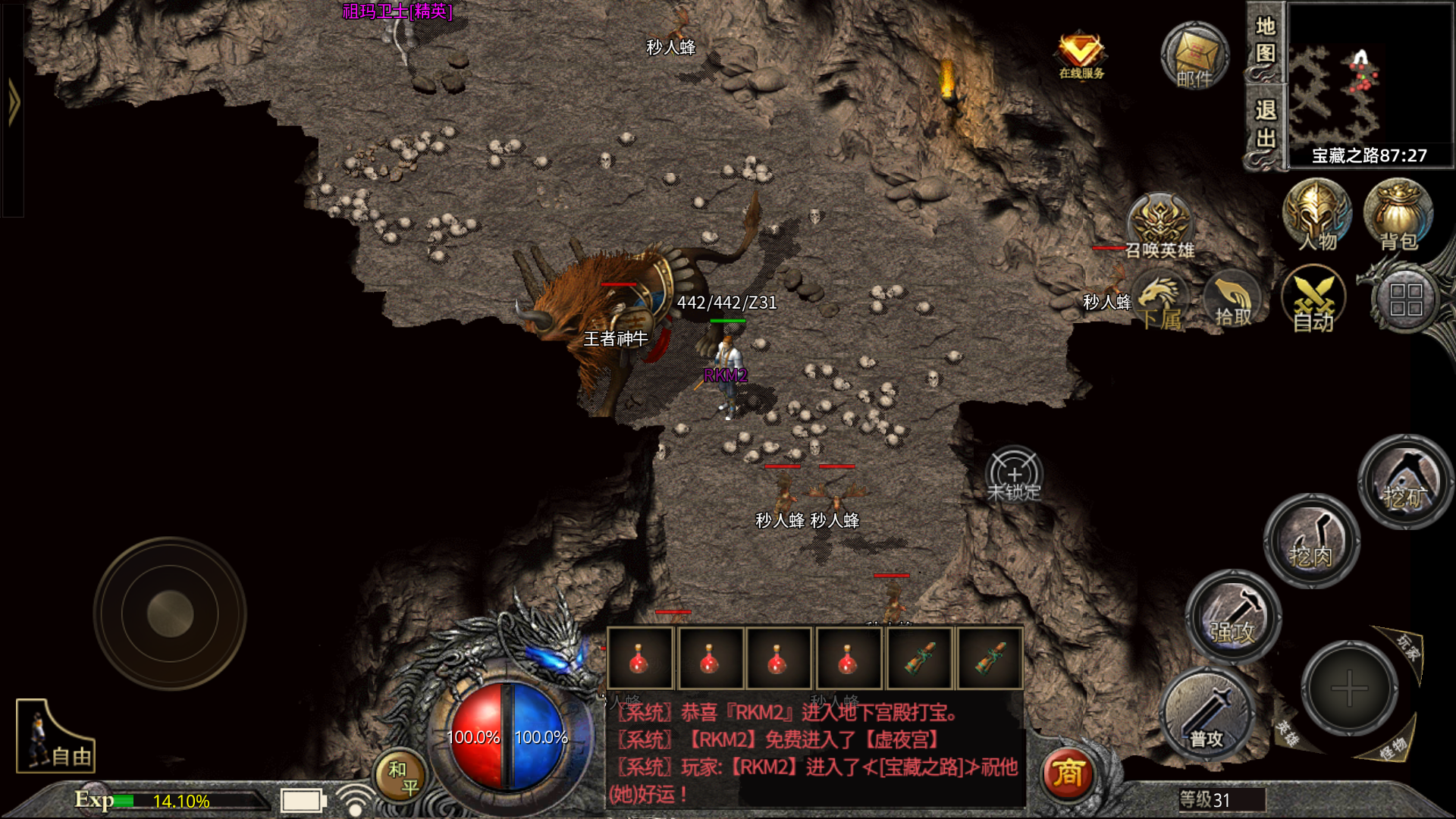Tap the 未锁定 target lock button
Screen dimensions: 1456x819
pyautogui.click(x=1014, y=476)
